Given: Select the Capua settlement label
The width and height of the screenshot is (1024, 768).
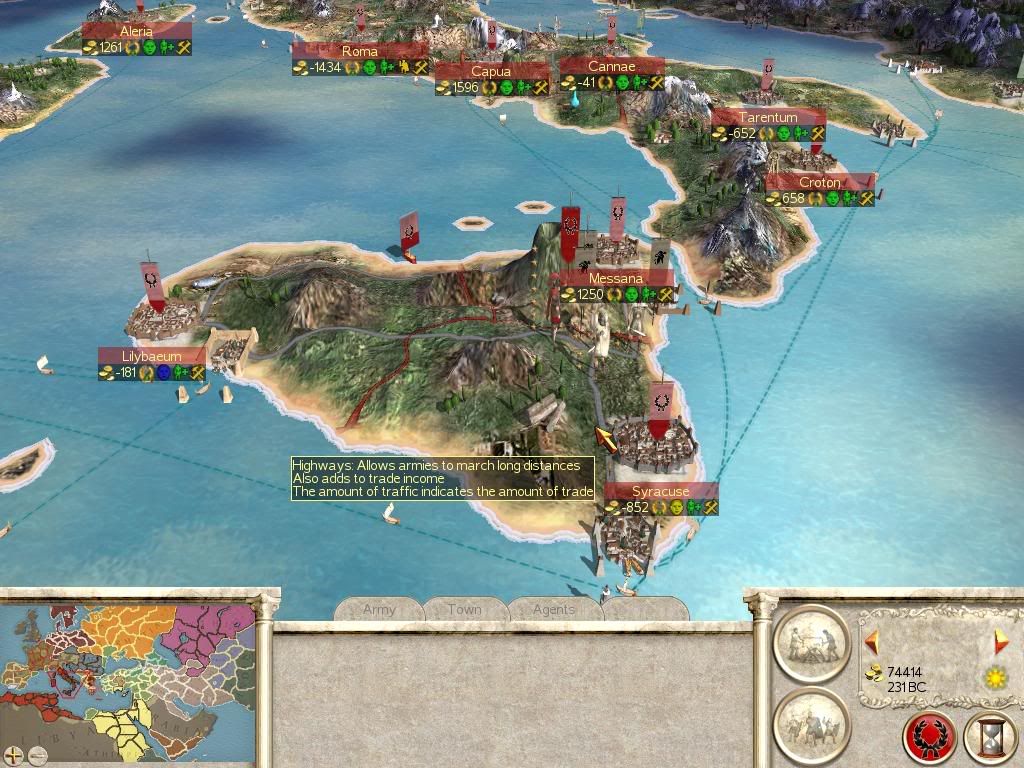Looking at the screenshot, I should (x=491, y=72).
